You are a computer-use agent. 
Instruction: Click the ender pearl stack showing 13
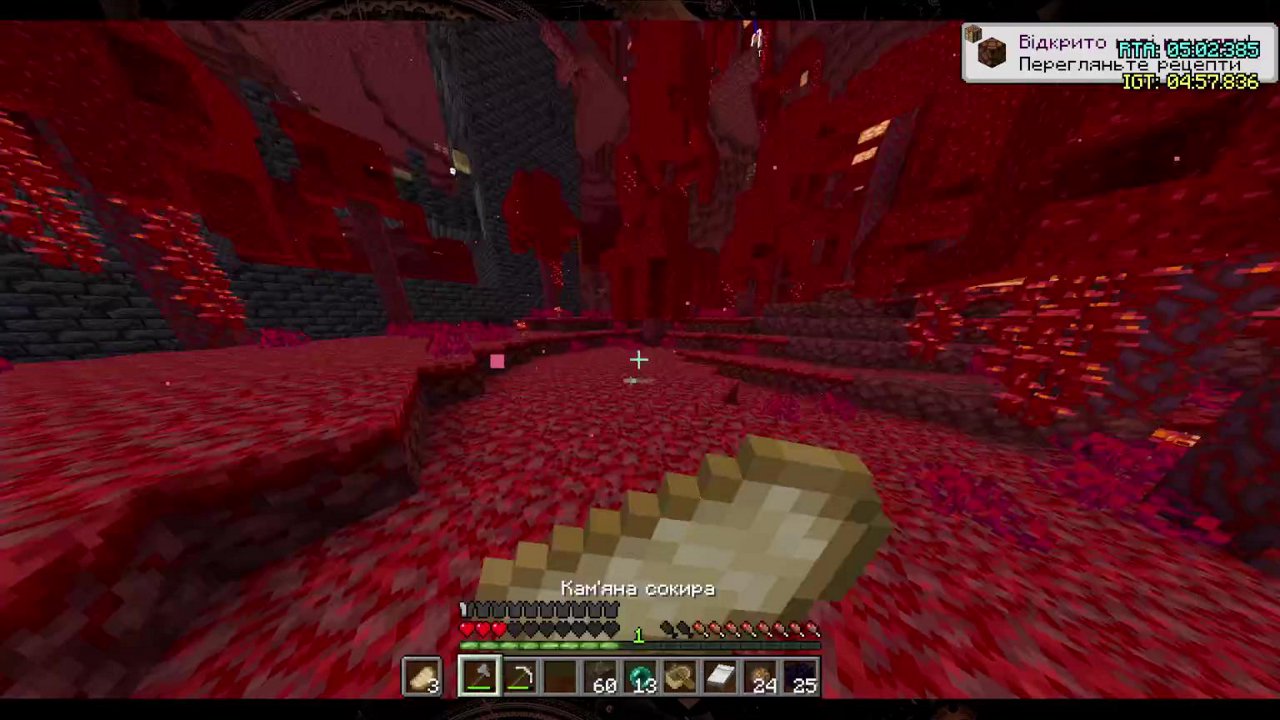point(640,678)
